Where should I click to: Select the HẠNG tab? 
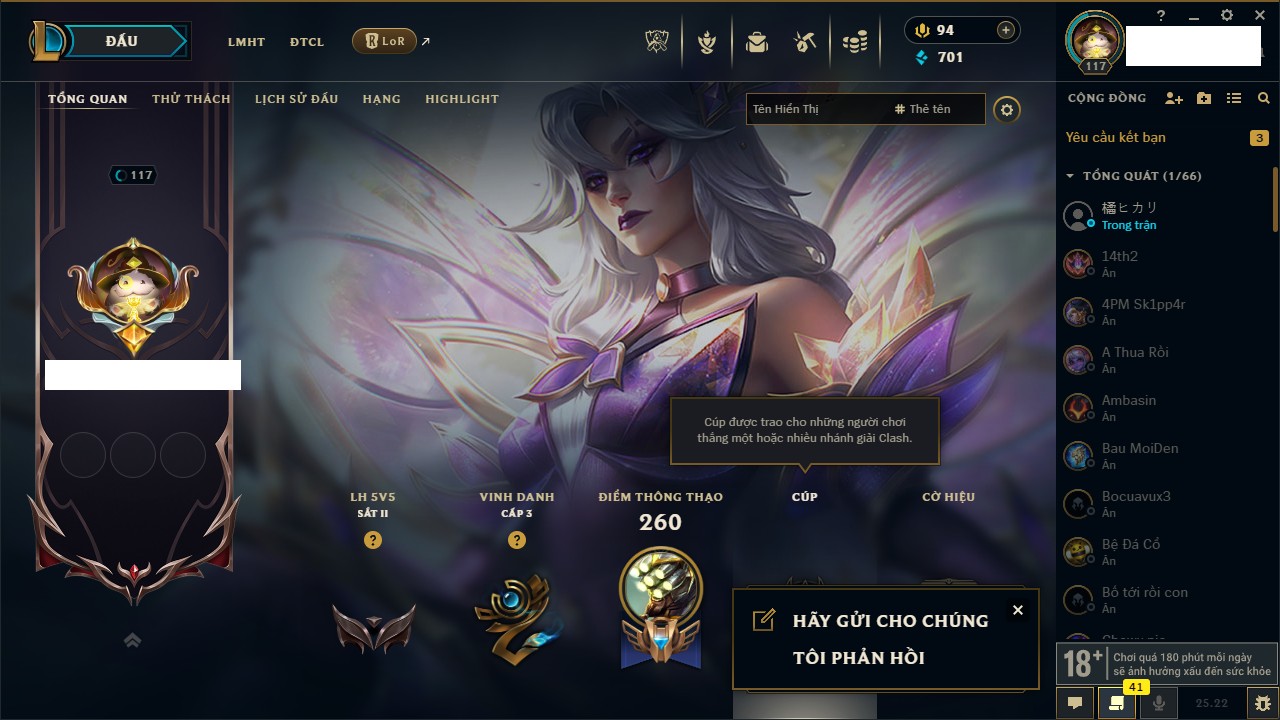[x=381, y=99]
